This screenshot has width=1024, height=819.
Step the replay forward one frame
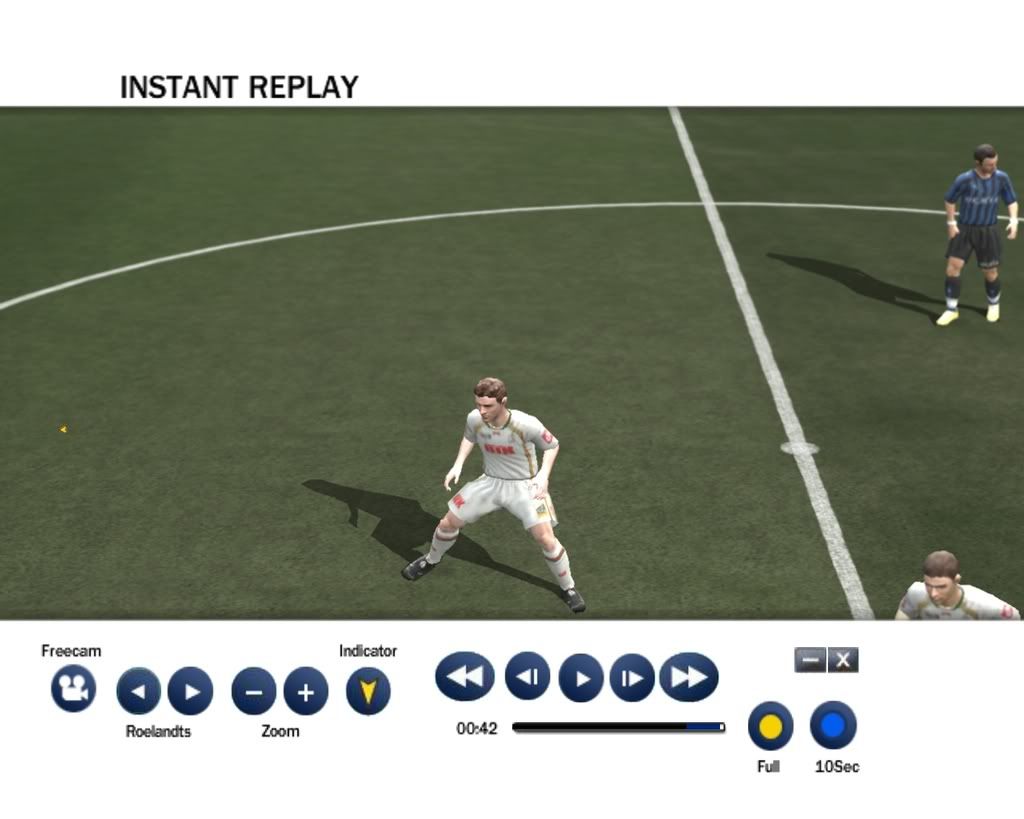(632, 677)
